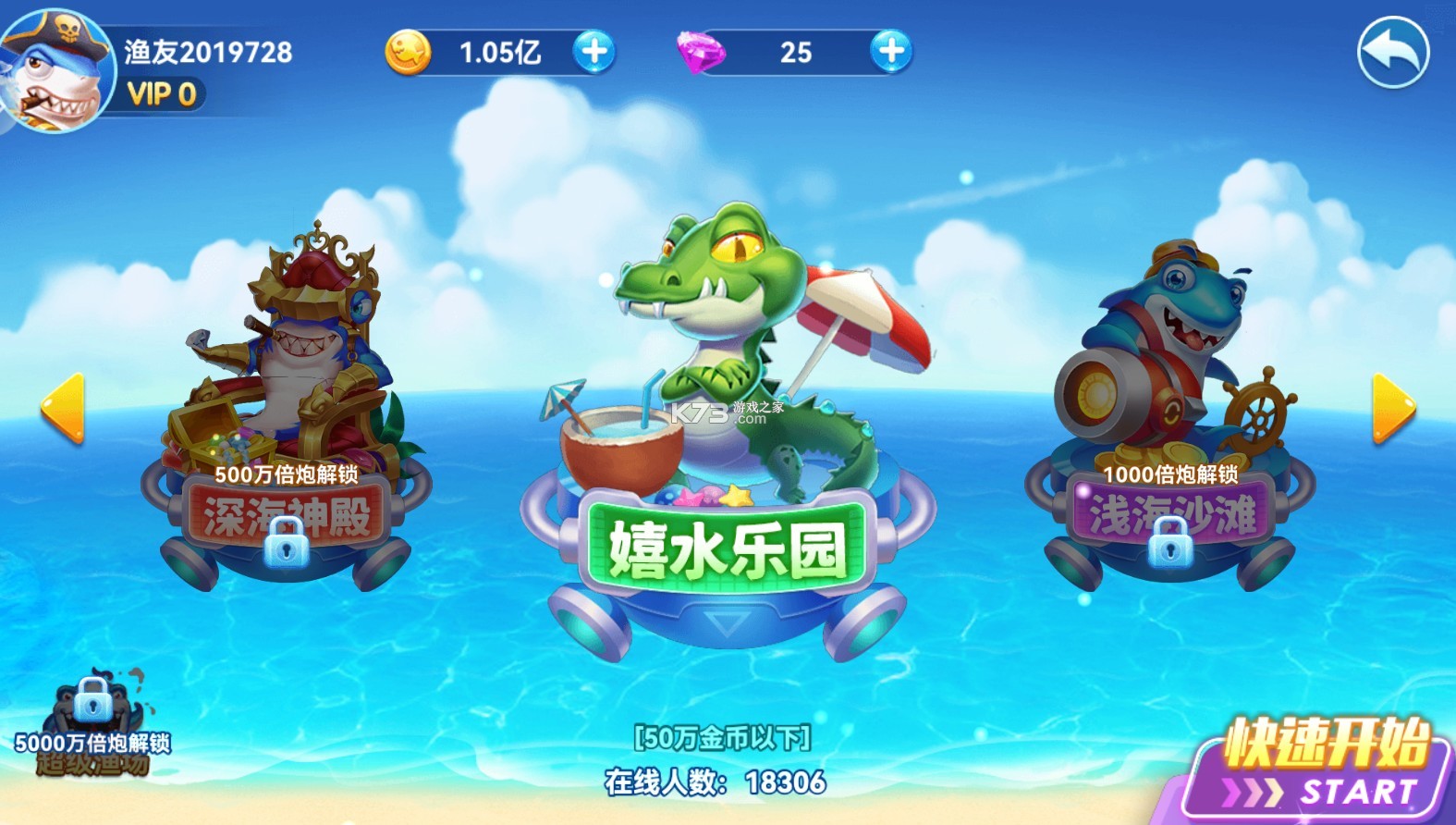
Task: Select the 嬉水乐园 room label
Action: pos(728,546)
